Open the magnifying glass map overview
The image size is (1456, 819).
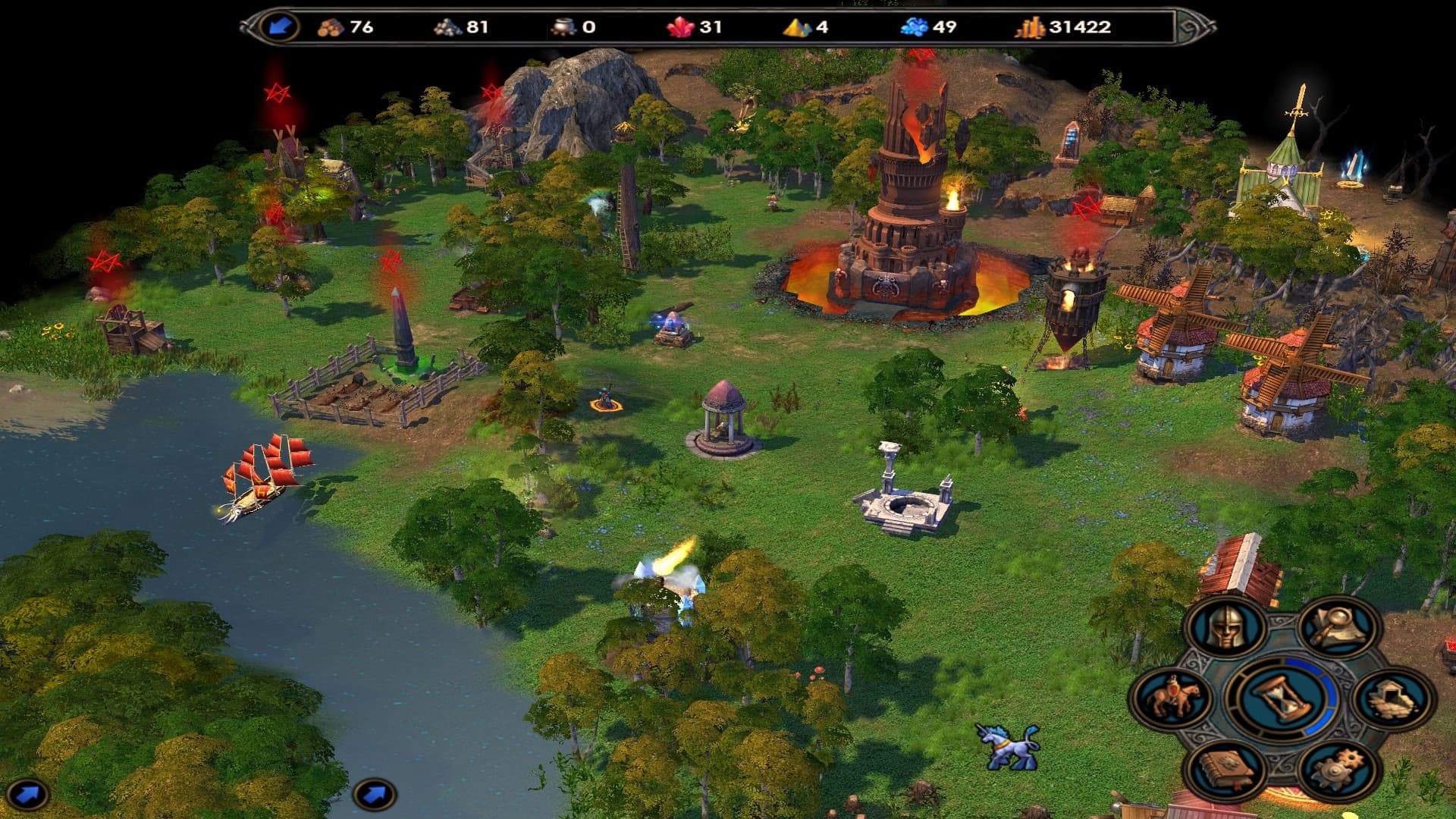coord(1338,626)
